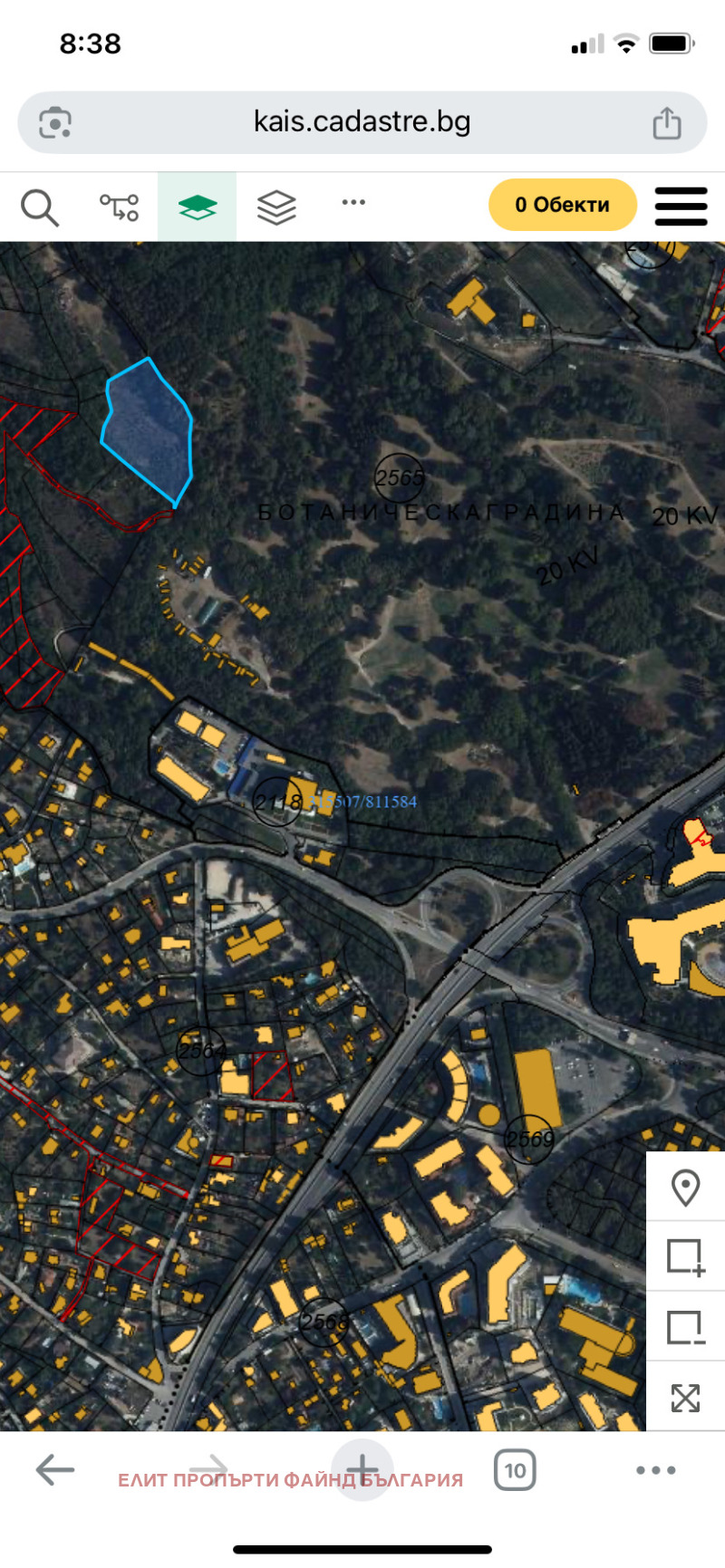Image resolution: width=725 pixels, height=1568 pixels.
Task: Open the yellow "0 Обекти" objects list
Action: click(x=562, y=205)
